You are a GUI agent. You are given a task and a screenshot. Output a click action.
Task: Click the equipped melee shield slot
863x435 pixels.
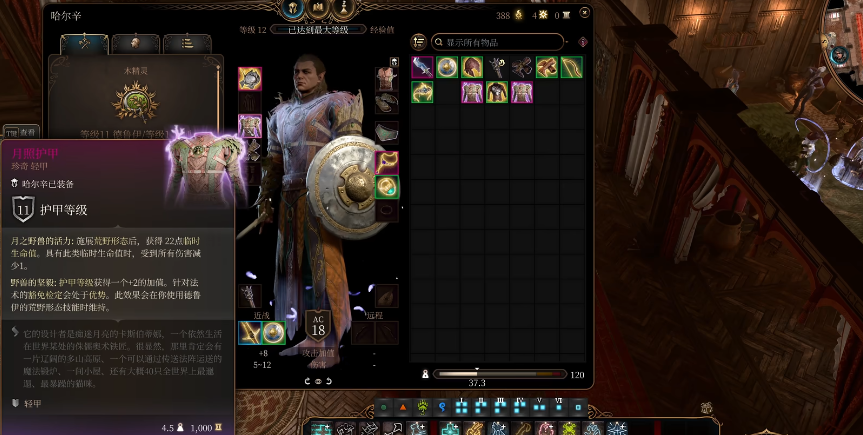tap(272, 333)
